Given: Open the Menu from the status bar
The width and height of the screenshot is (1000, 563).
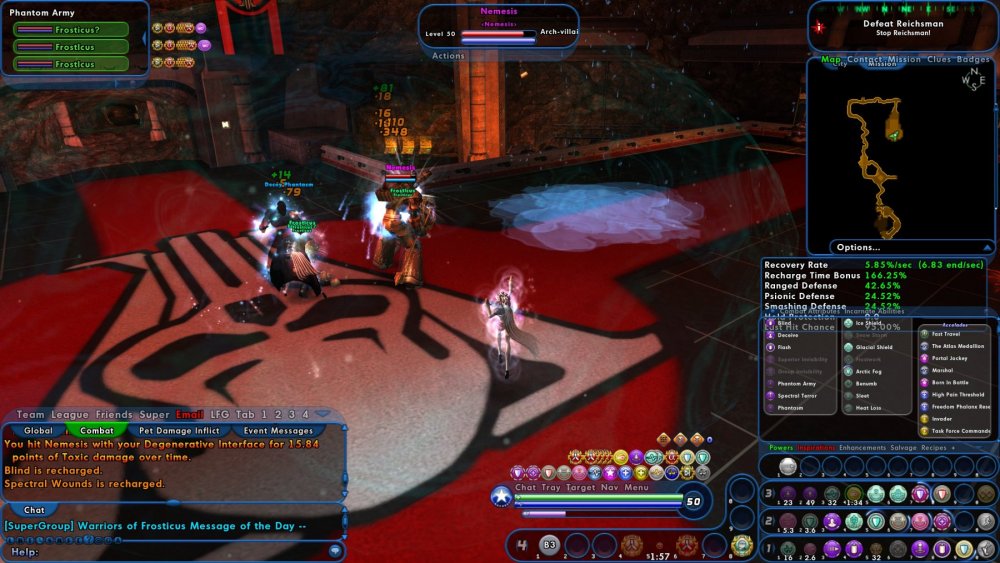Looking at the screenshot, I should click(x=637, y=487).
